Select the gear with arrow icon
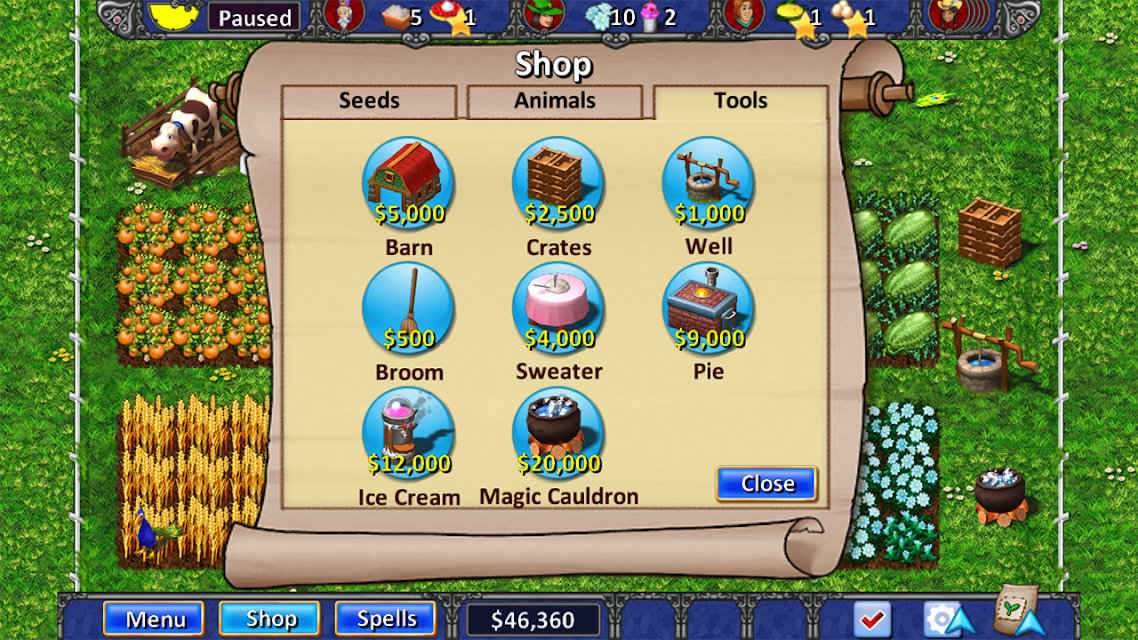The image size is (1138, 640). coord(945,619)
